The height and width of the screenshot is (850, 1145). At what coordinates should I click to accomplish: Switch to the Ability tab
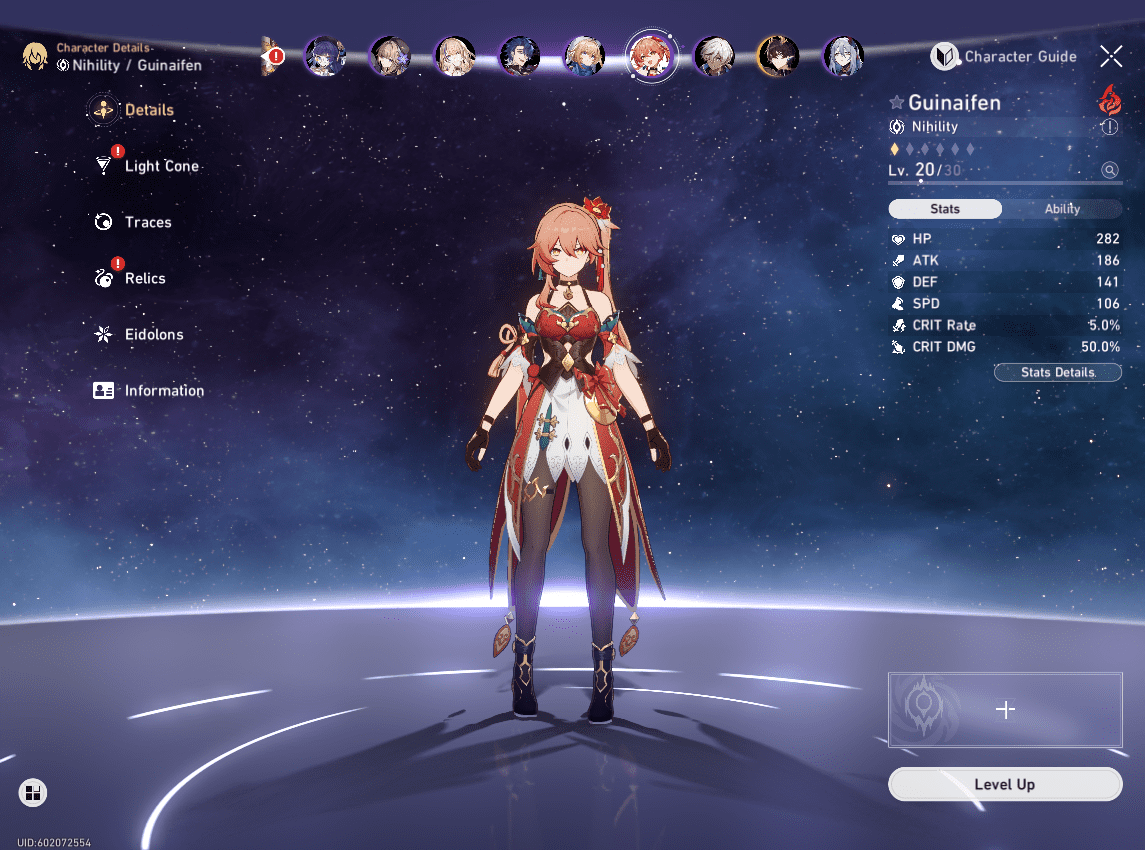click(x=1062, y=209)
